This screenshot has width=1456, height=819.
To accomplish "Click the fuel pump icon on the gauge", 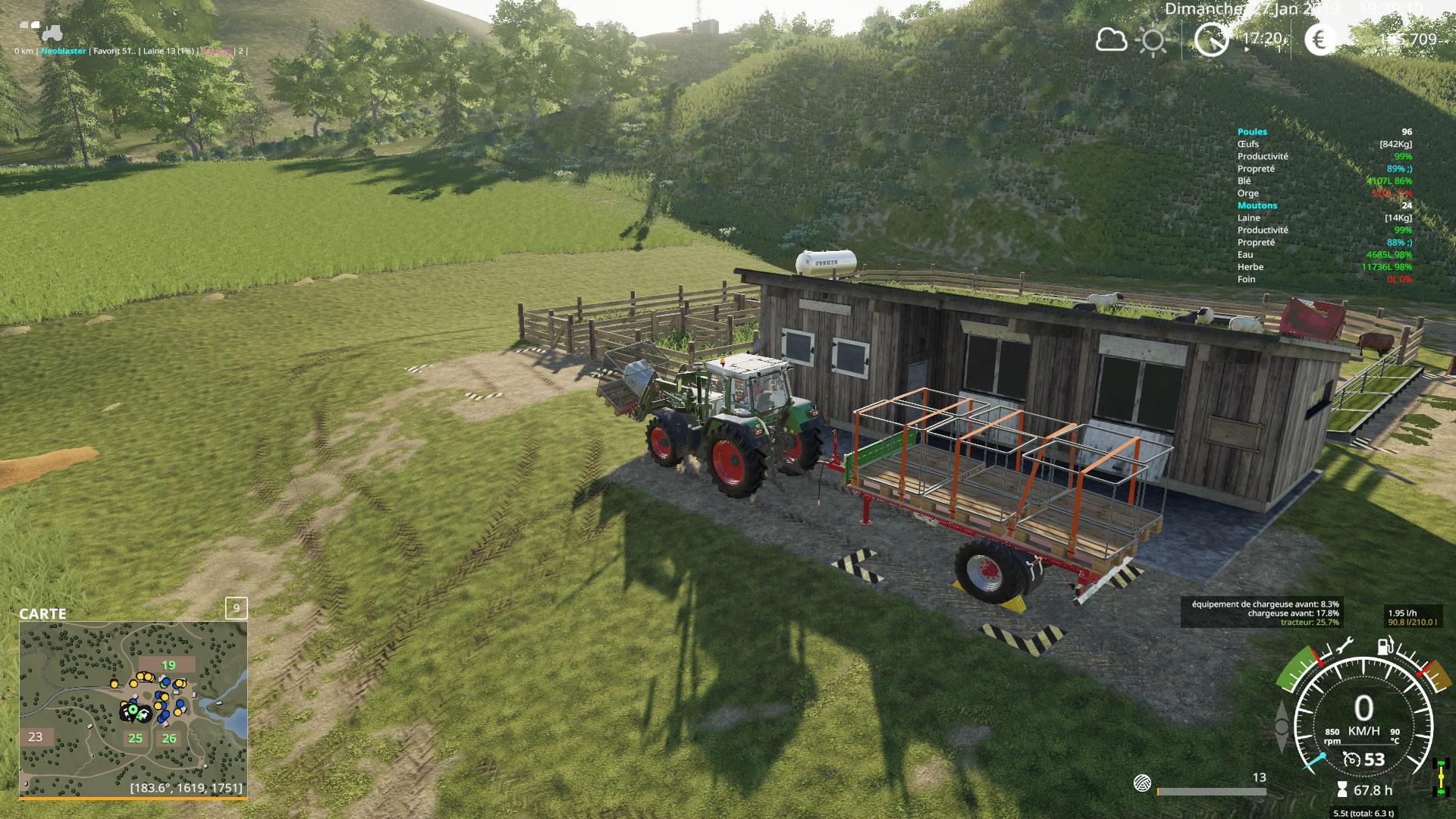I will click(1383, 647).
